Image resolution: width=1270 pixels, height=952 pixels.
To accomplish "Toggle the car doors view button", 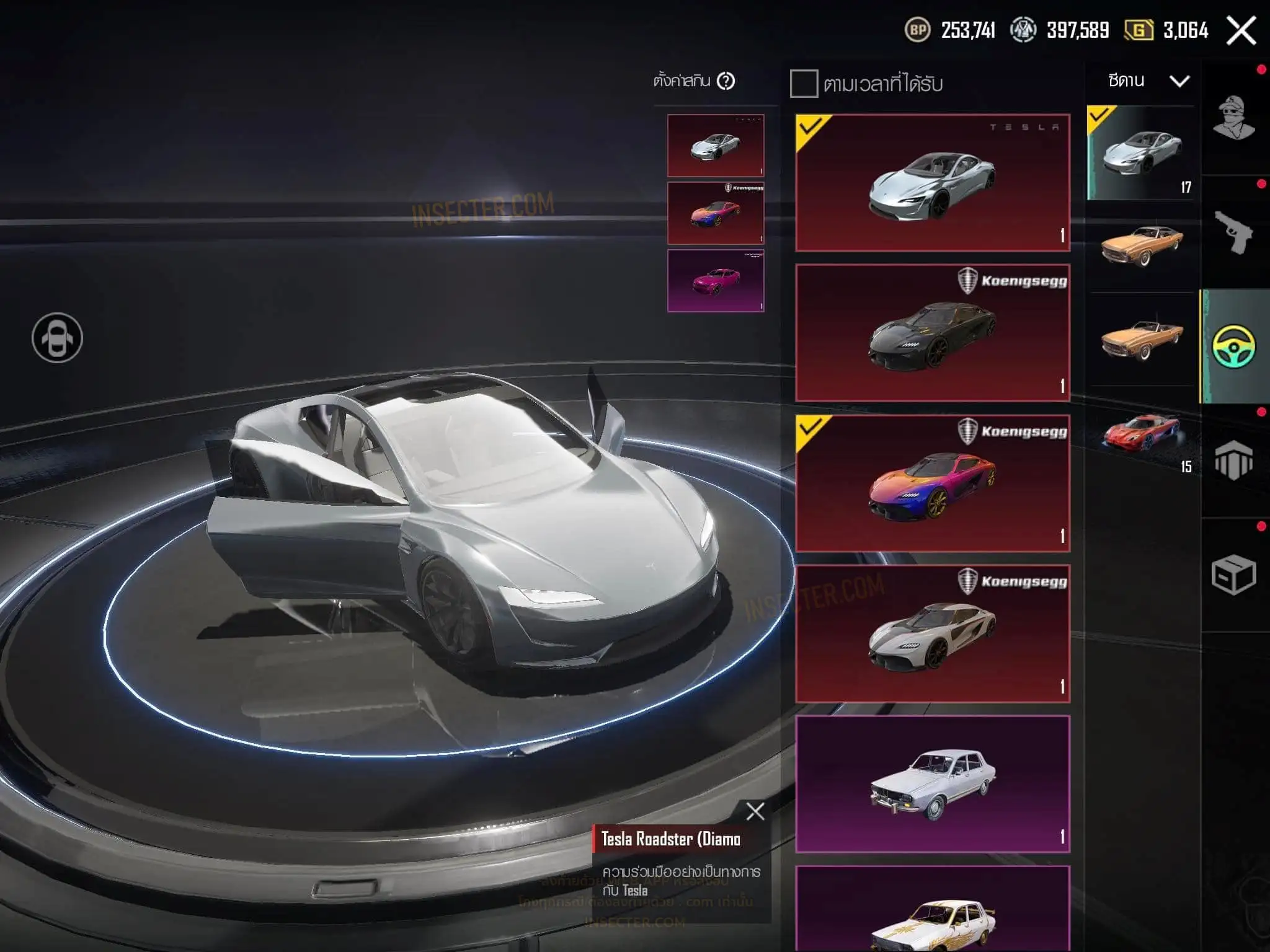I will pyautogui.click(x=57, y=338).
